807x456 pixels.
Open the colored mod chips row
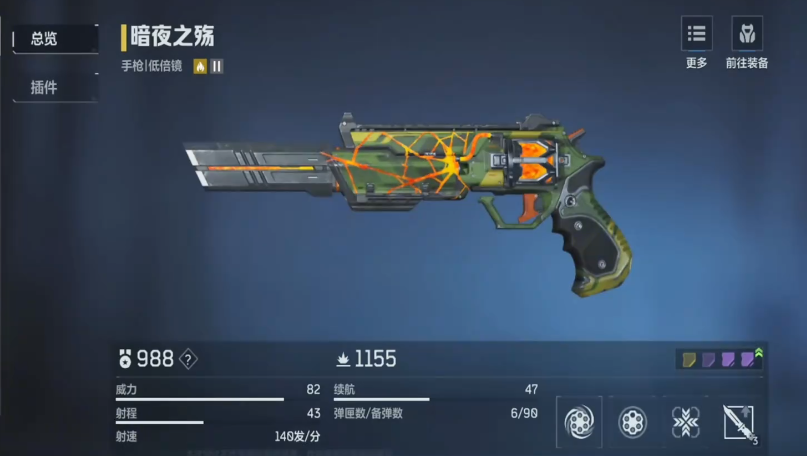pos(719,359)
